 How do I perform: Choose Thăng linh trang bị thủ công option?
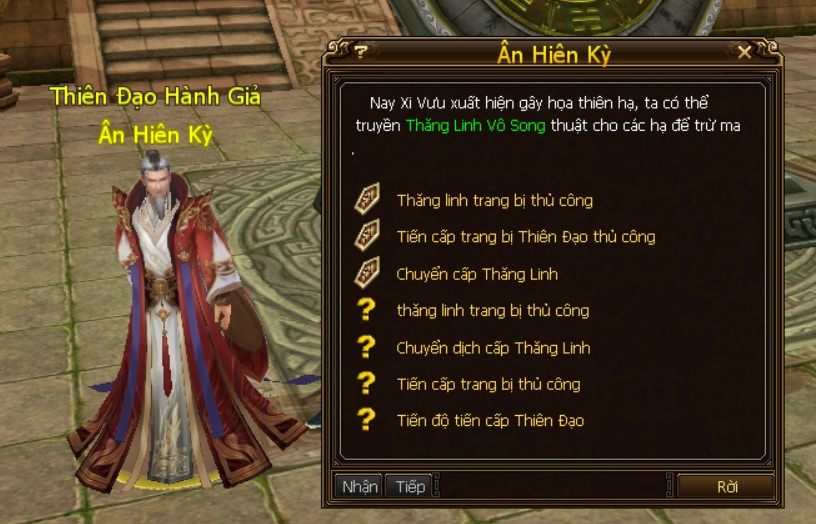click(494, 201)
